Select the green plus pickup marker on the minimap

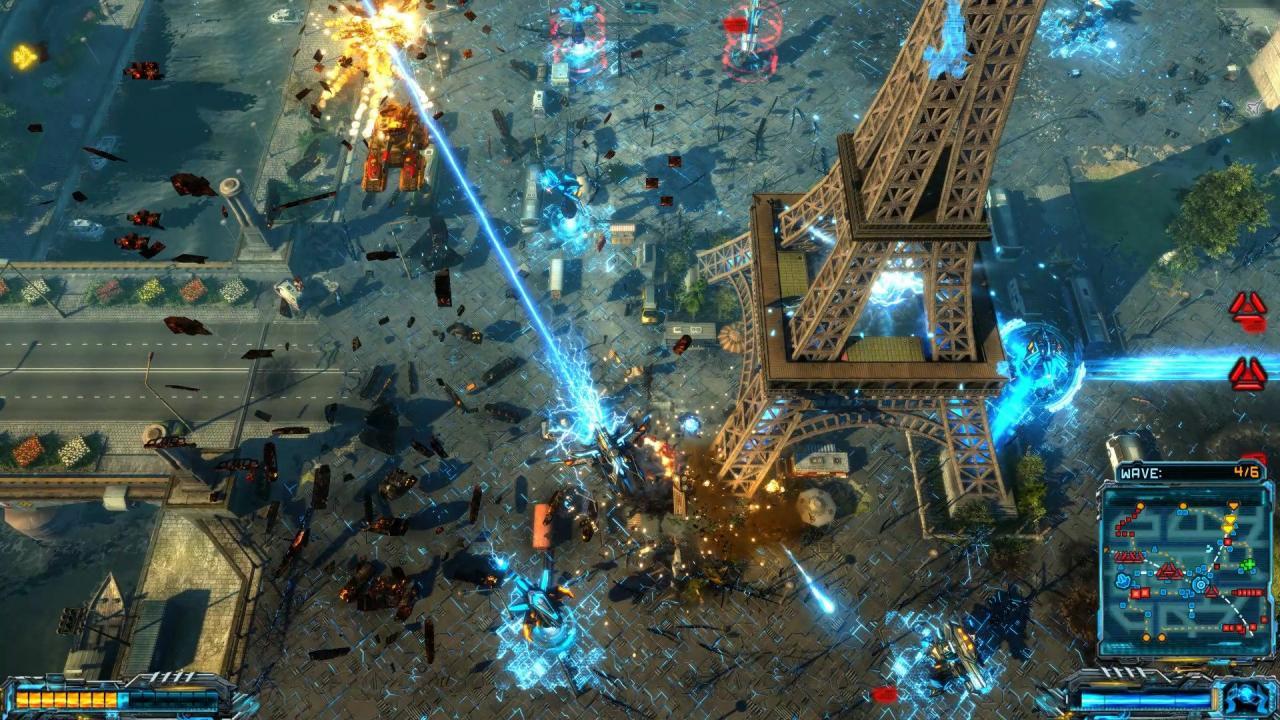point(1247,564)
